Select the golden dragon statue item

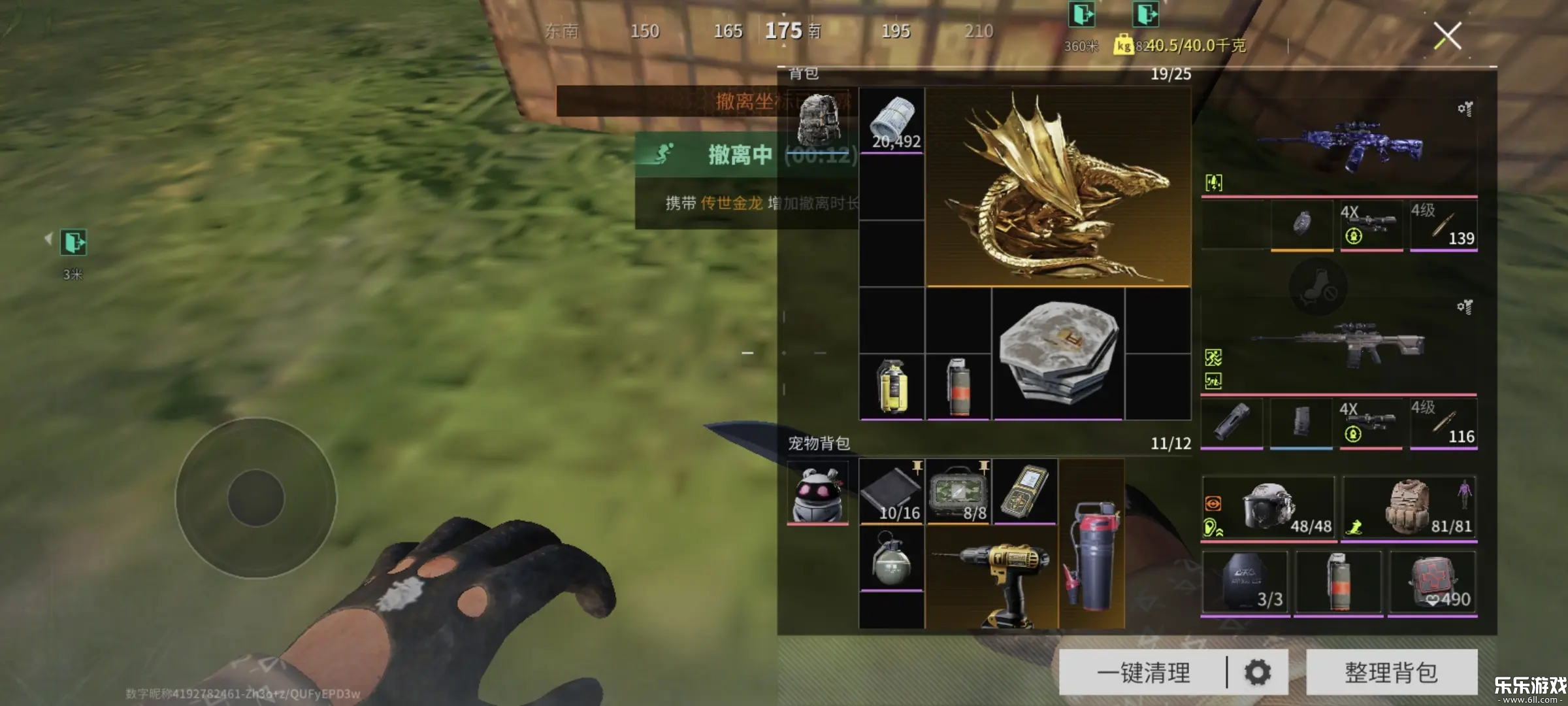click(1058, 188)
